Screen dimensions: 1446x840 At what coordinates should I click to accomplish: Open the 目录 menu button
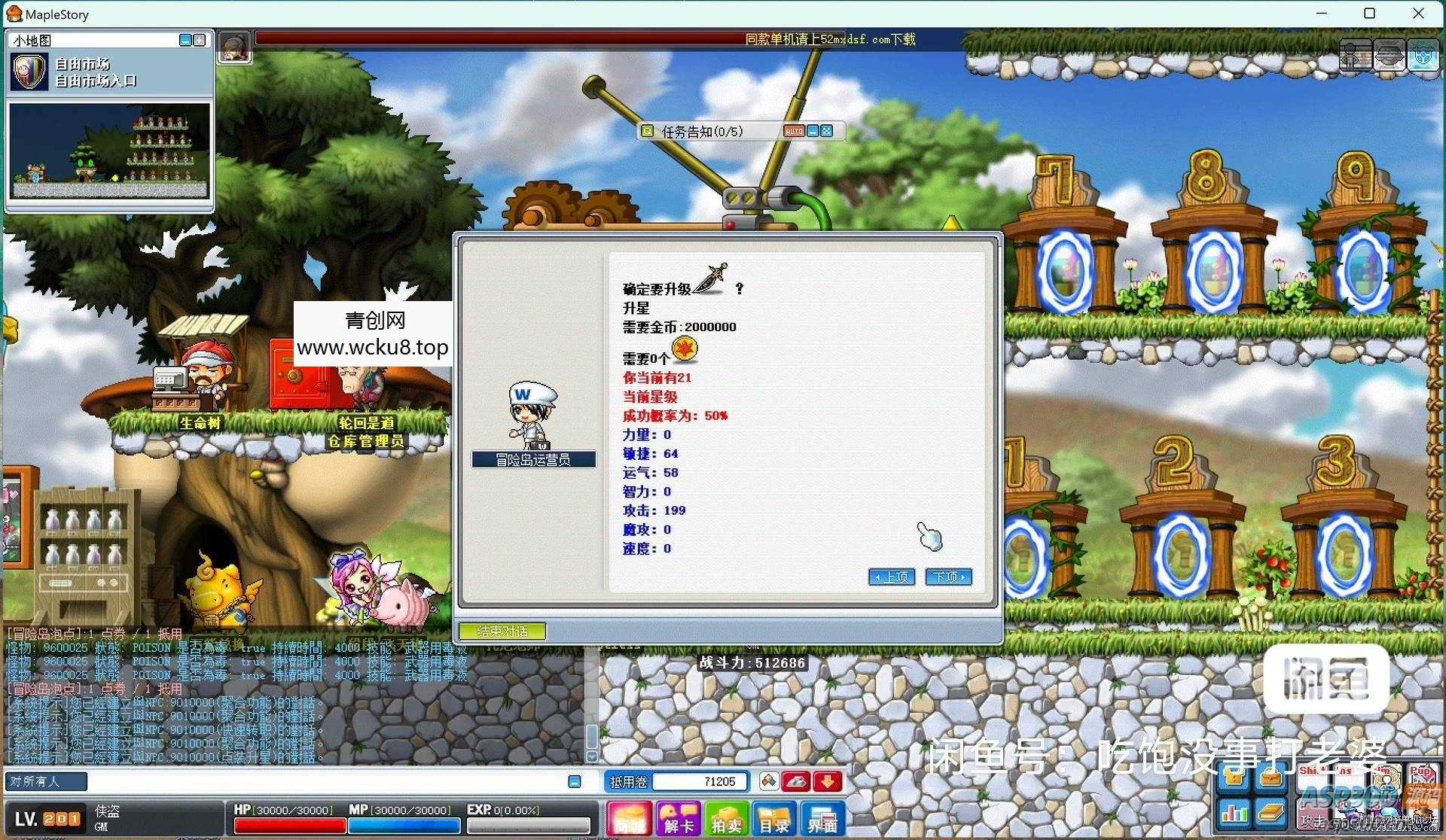pos(773,819)
